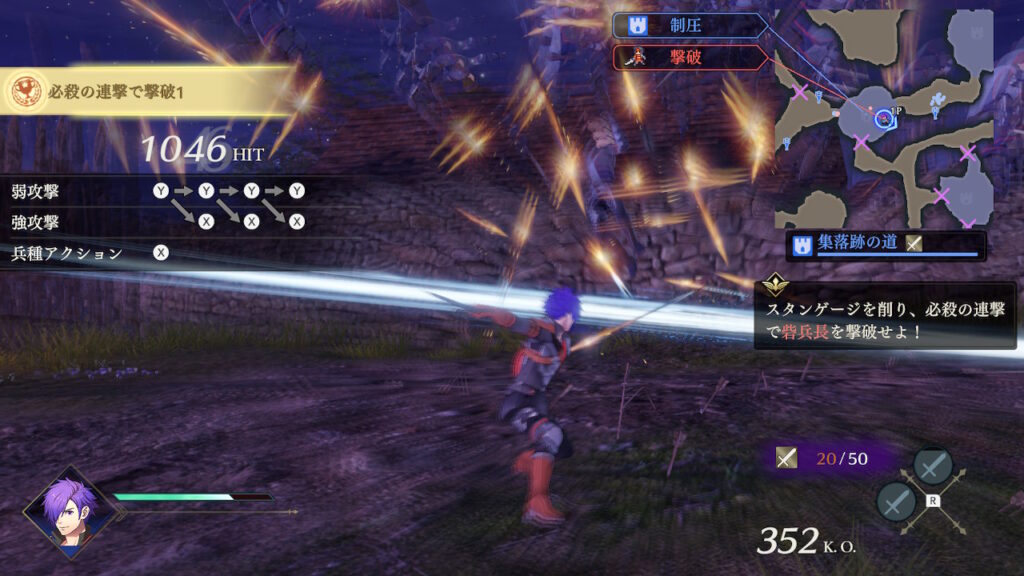Screen dimensions: 1024x576
Task: Click the 集落跡の道 stronghold label
Action: click(886, 245)
